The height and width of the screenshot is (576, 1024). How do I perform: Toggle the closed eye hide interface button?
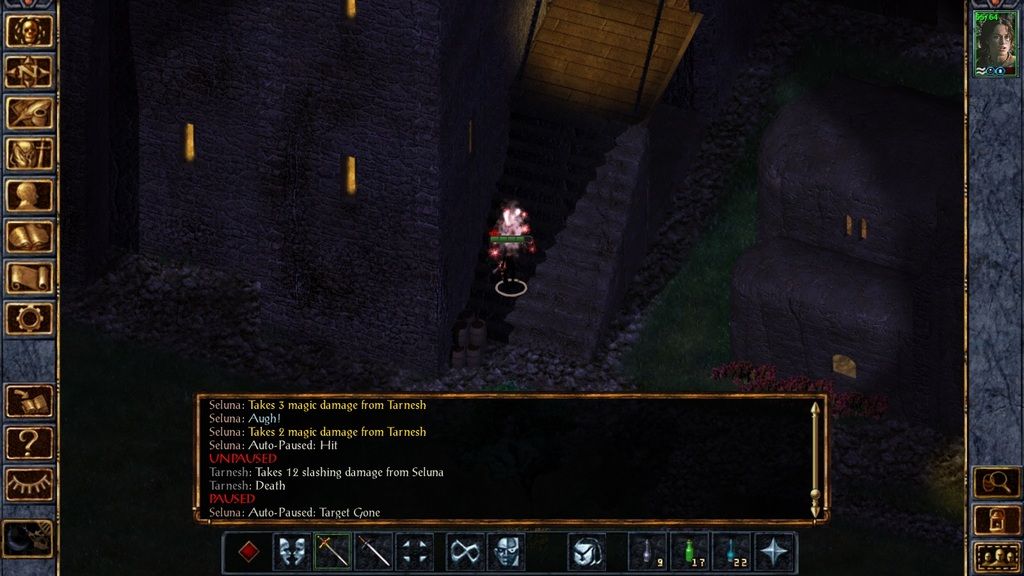(x=29, y=484)
